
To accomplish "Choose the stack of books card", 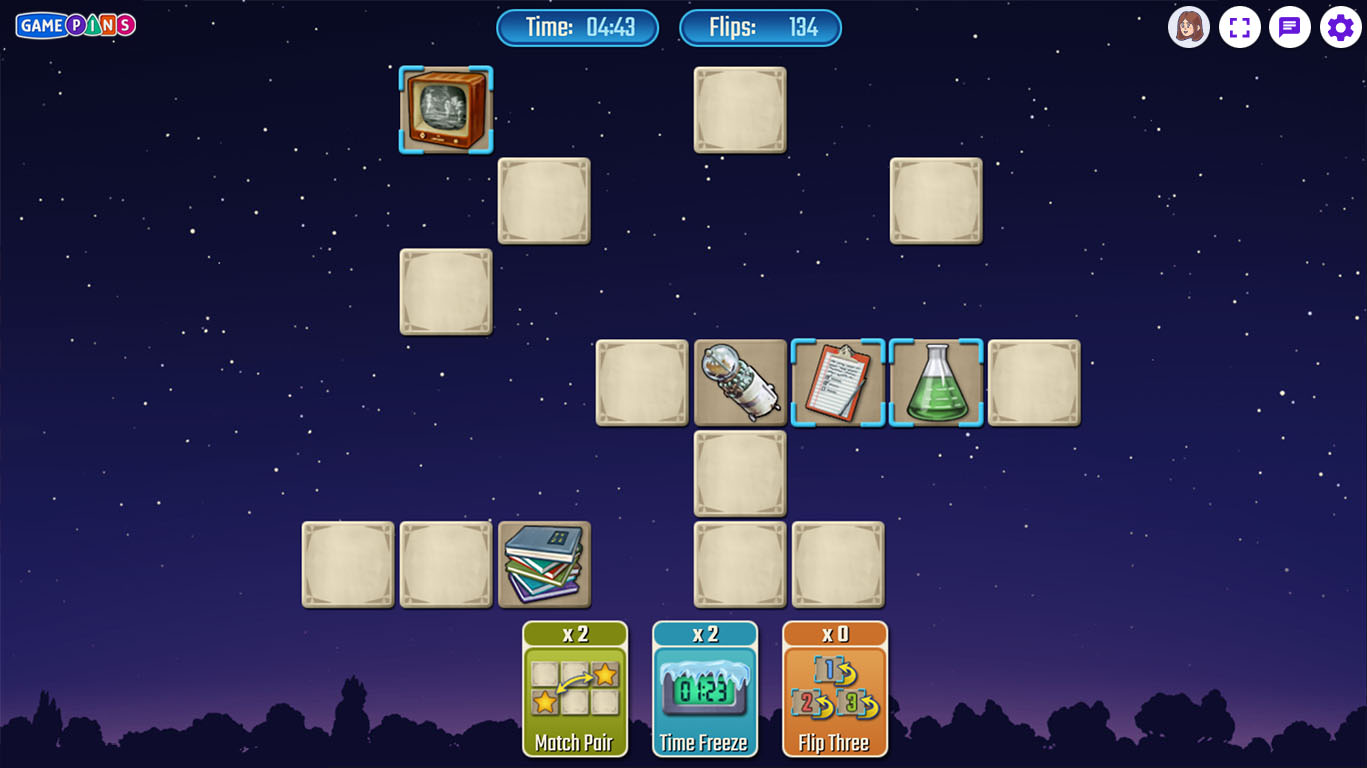I will click(x=544, y=565).
